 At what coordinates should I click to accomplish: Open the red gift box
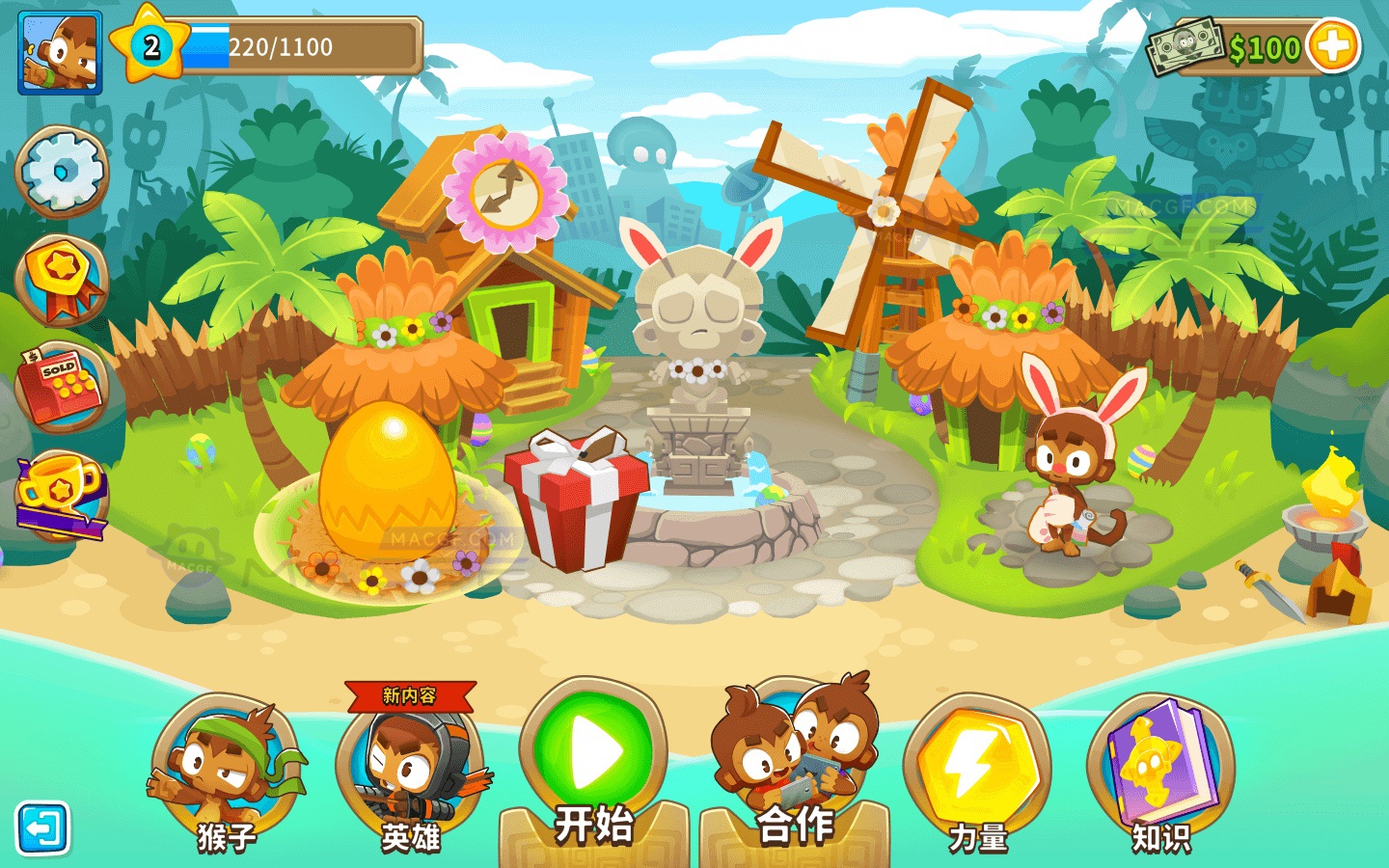[x=579, y=502]
